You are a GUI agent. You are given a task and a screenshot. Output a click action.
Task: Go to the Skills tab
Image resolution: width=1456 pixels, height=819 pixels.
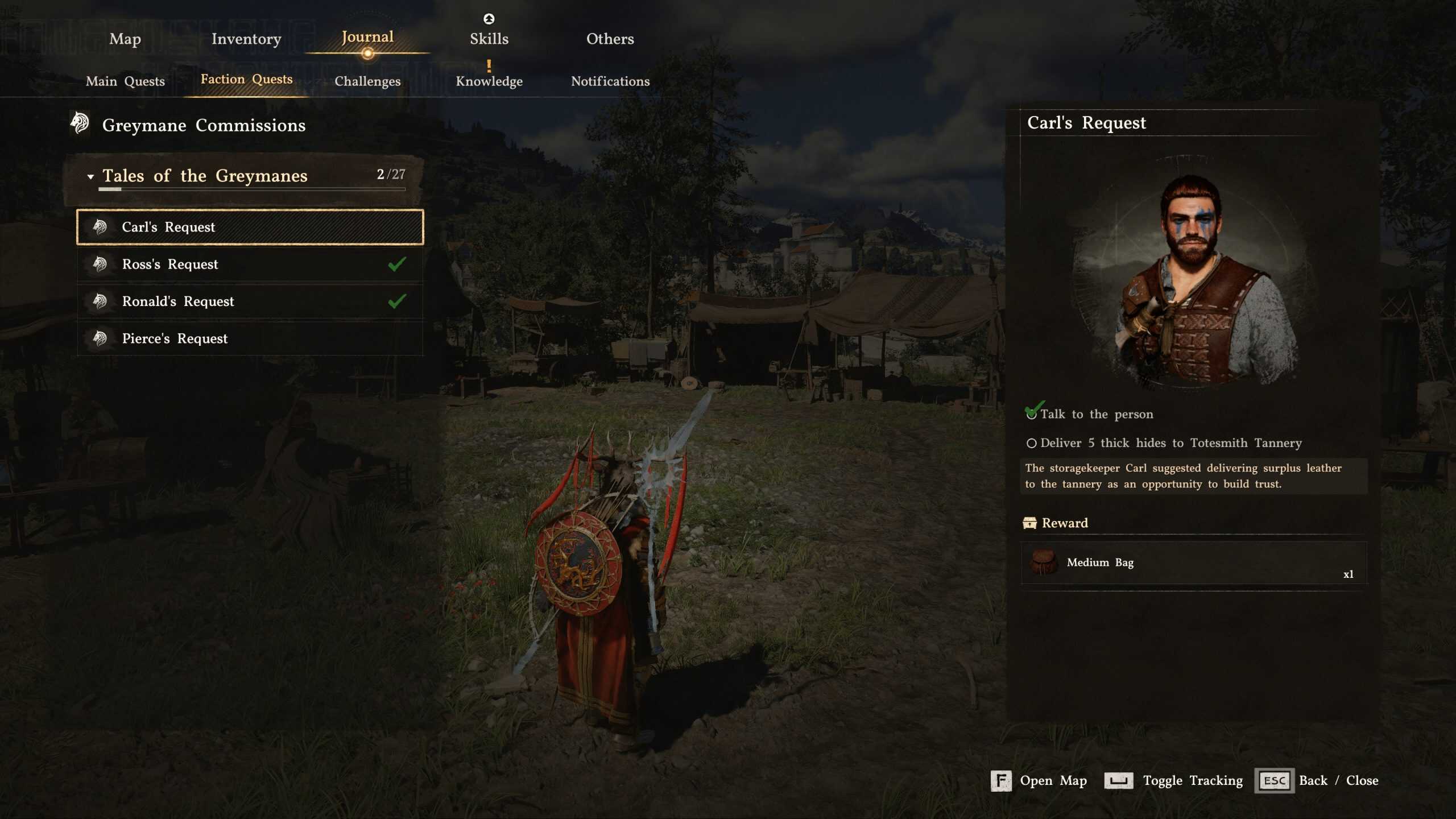pyautogui.click(x=489, y=39)
